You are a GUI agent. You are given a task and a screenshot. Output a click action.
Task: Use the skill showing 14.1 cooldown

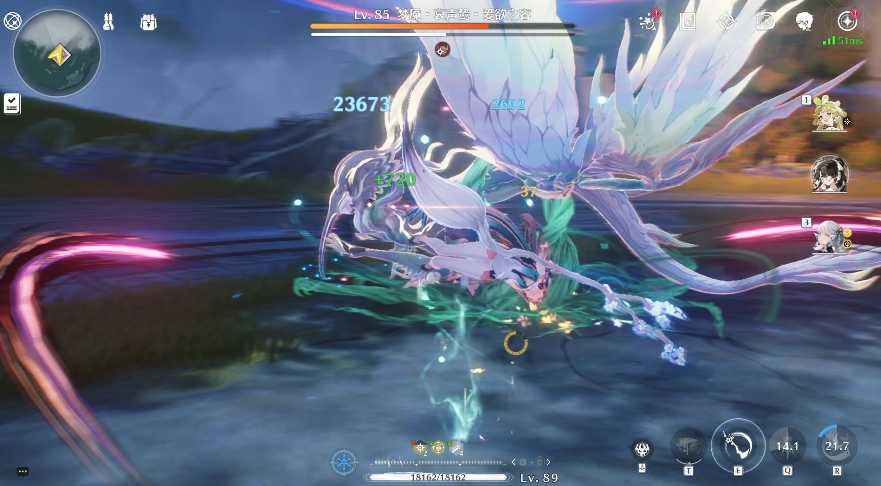point(787,446)
